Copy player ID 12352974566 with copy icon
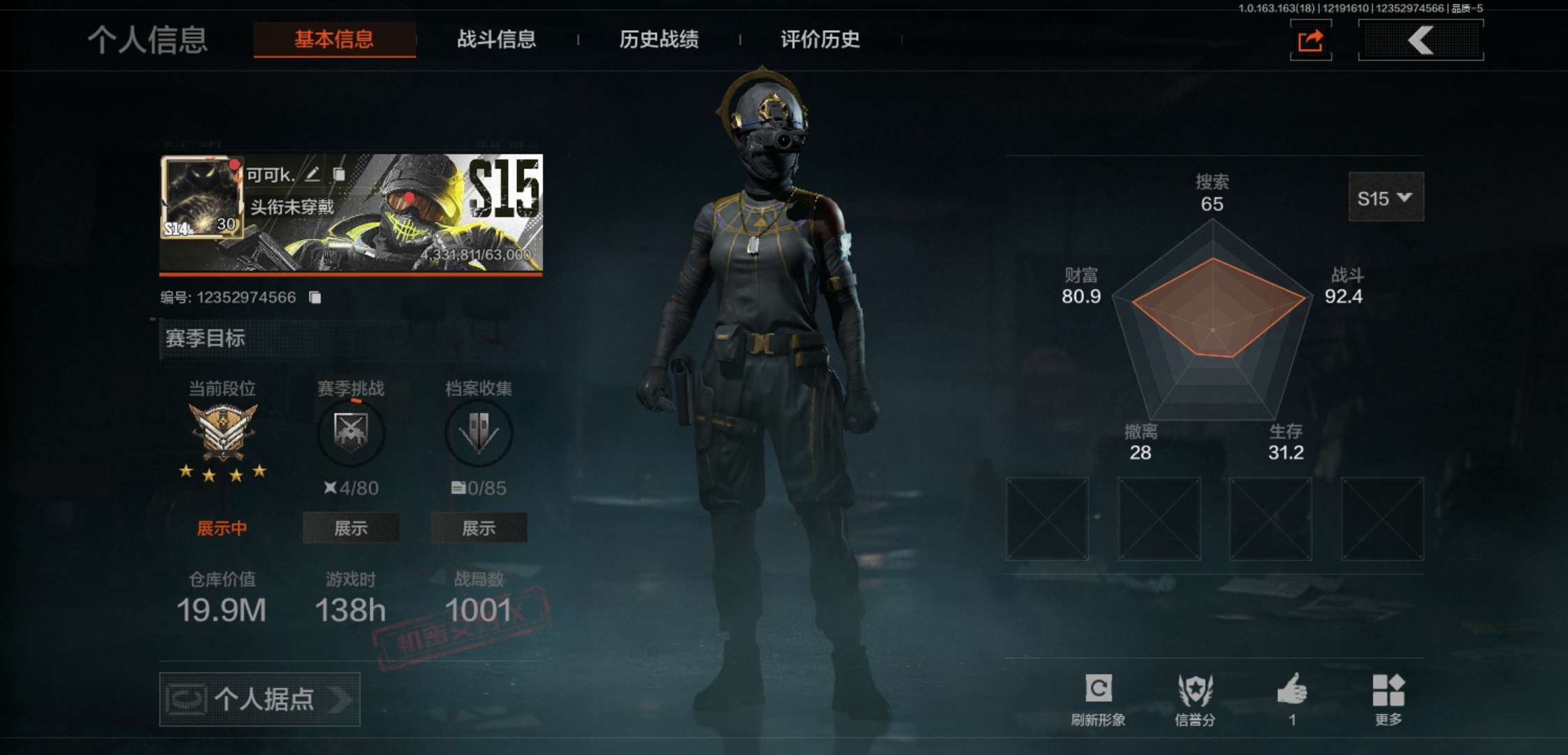 point(314,295)
